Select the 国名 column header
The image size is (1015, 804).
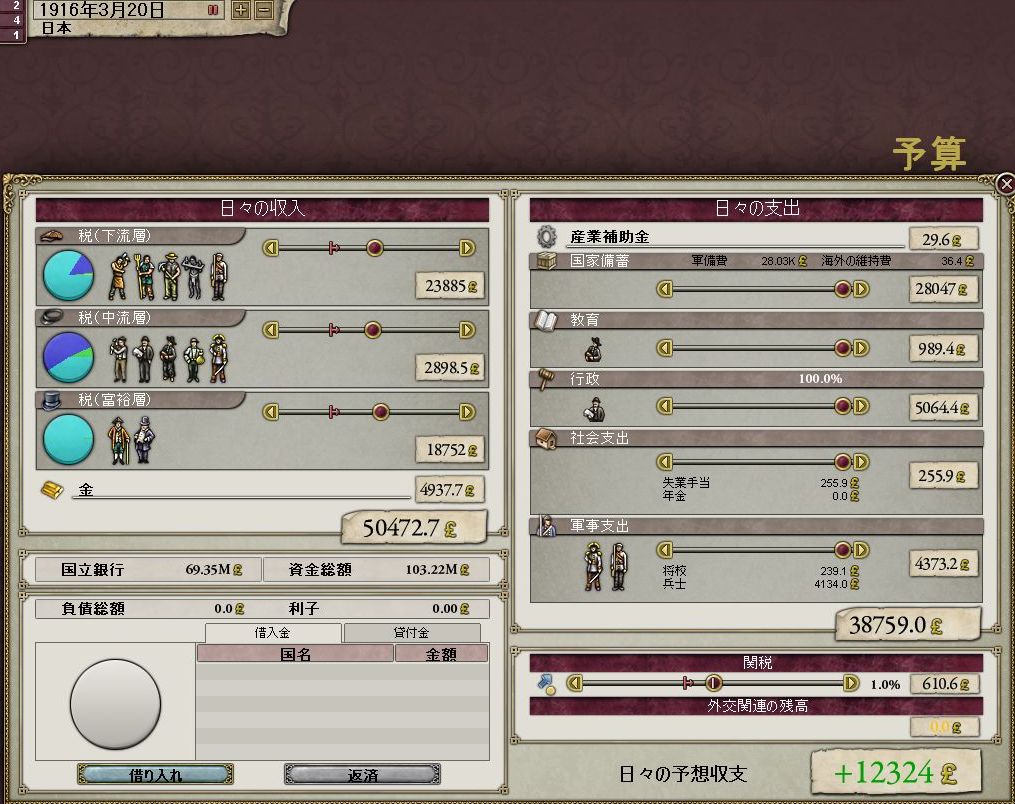(x=295, y=654)
